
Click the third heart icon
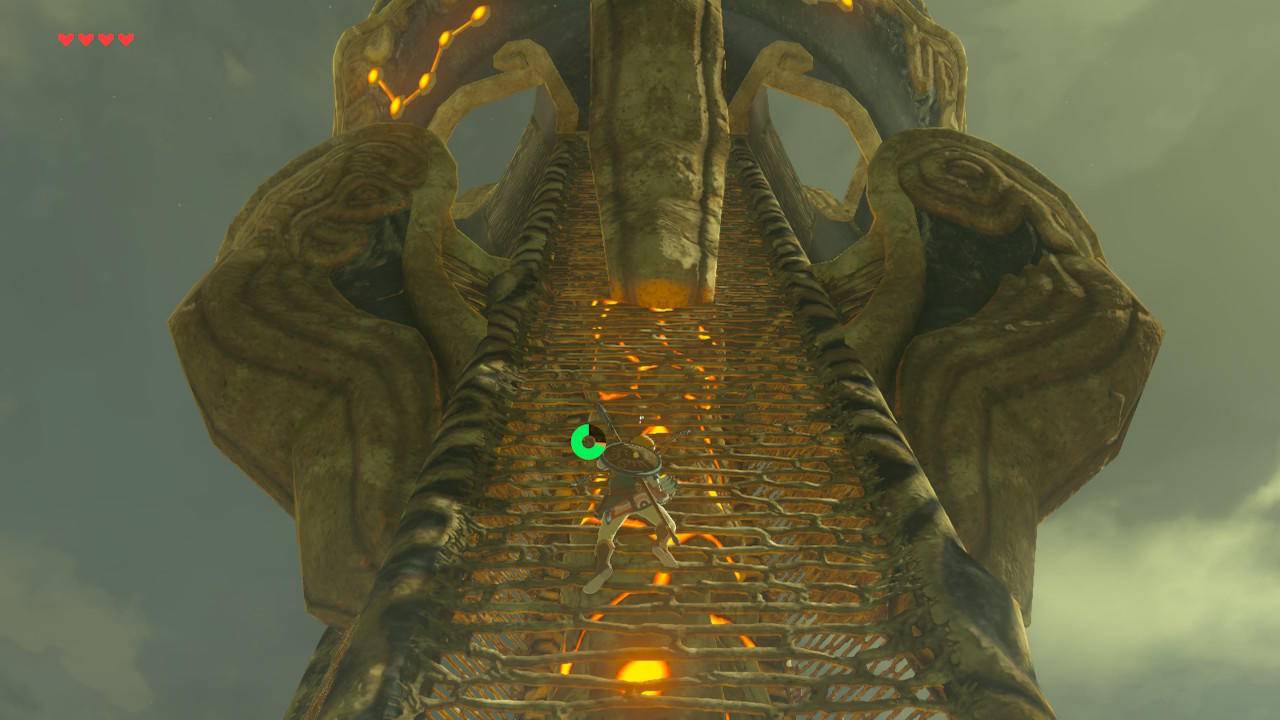click(x=103, y=40)
